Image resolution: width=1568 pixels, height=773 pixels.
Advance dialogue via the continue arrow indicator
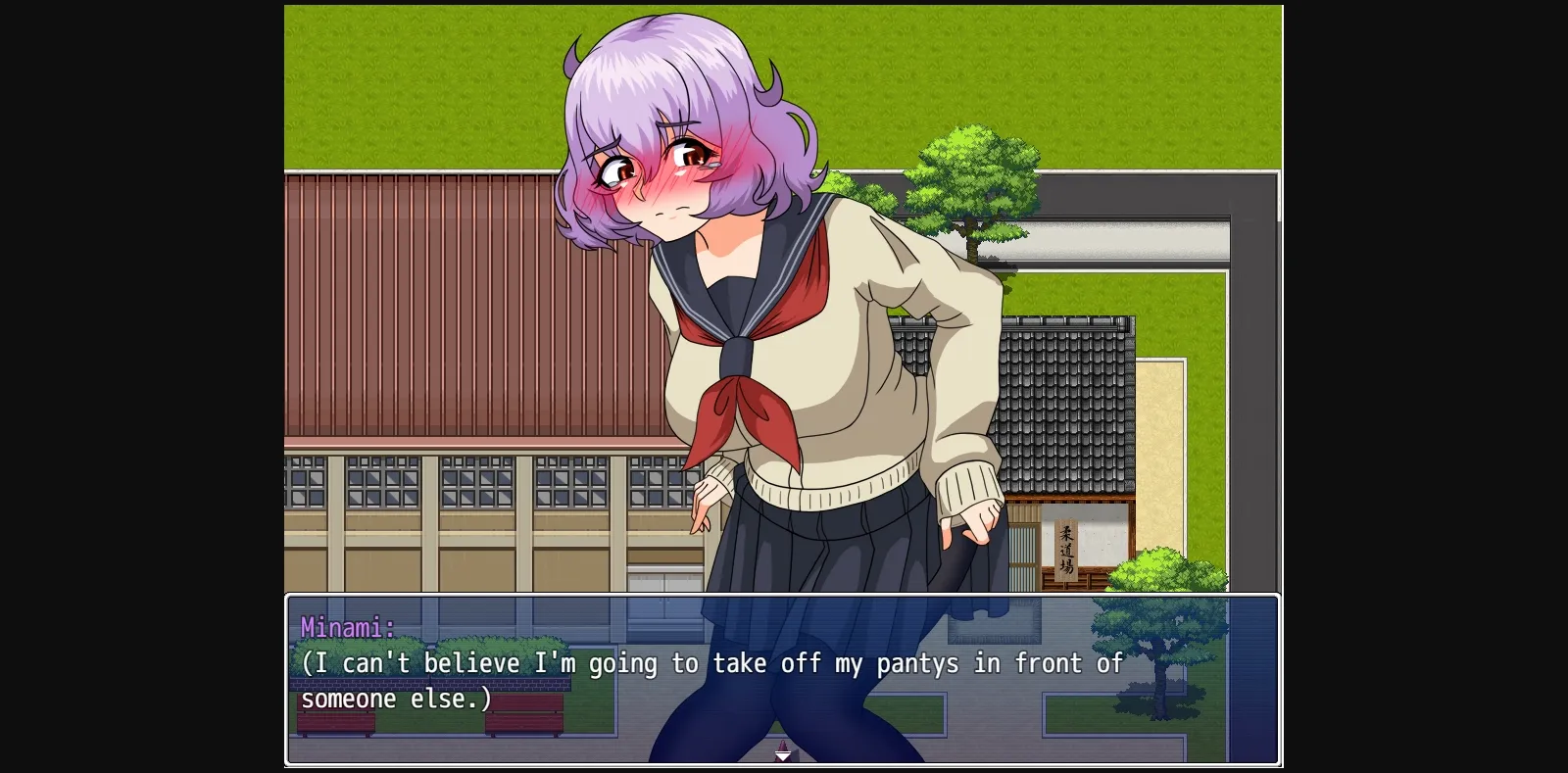(783, 752)
